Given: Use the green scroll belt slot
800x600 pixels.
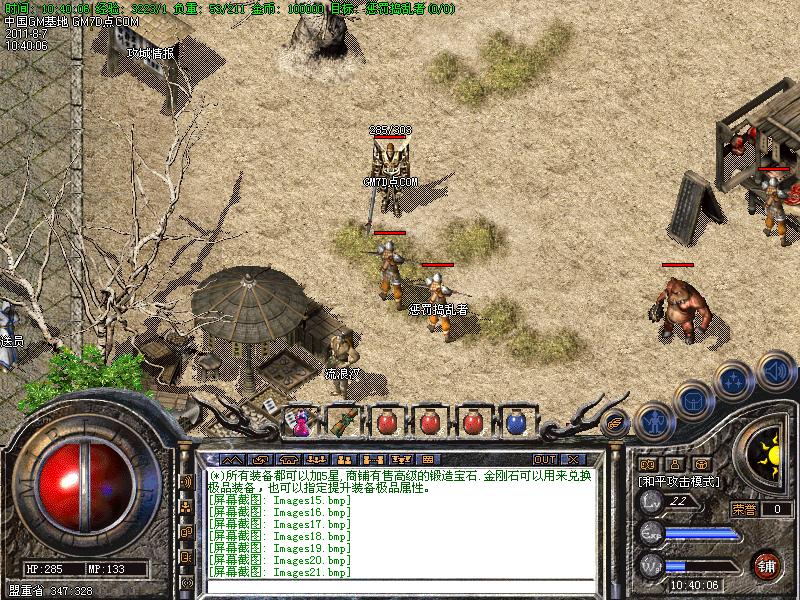Looking at the screenshot, I should coord(342,422).
